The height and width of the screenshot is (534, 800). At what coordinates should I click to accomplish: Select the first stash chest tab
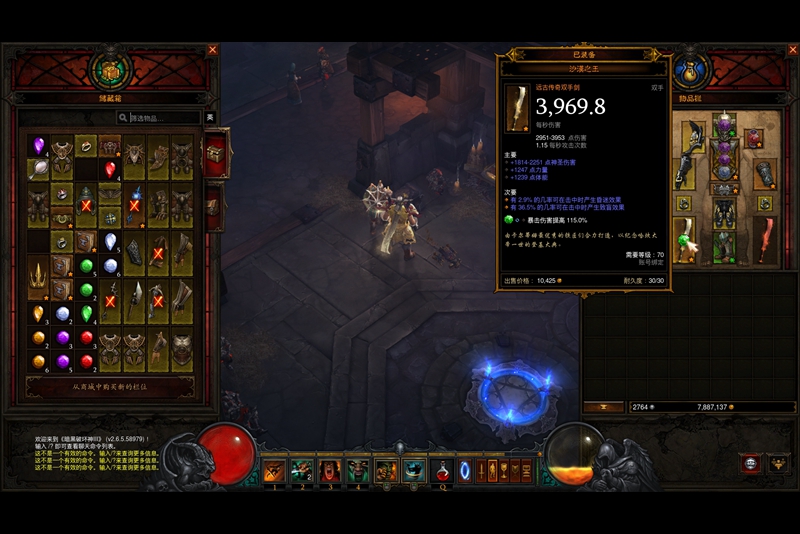coord(214,153)
